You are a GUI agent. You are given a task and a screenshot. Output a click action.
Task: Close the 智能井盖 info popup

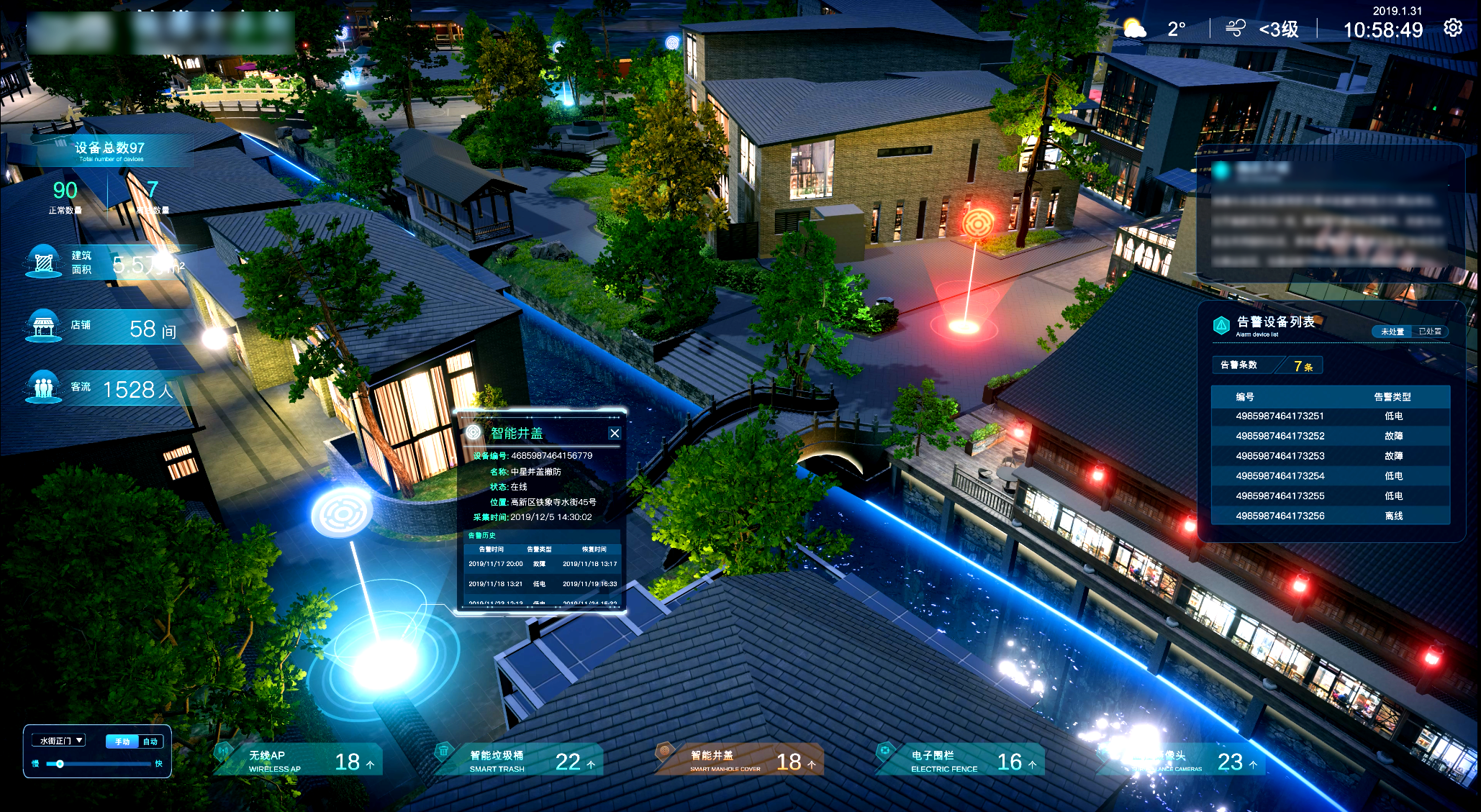(615, 433)
